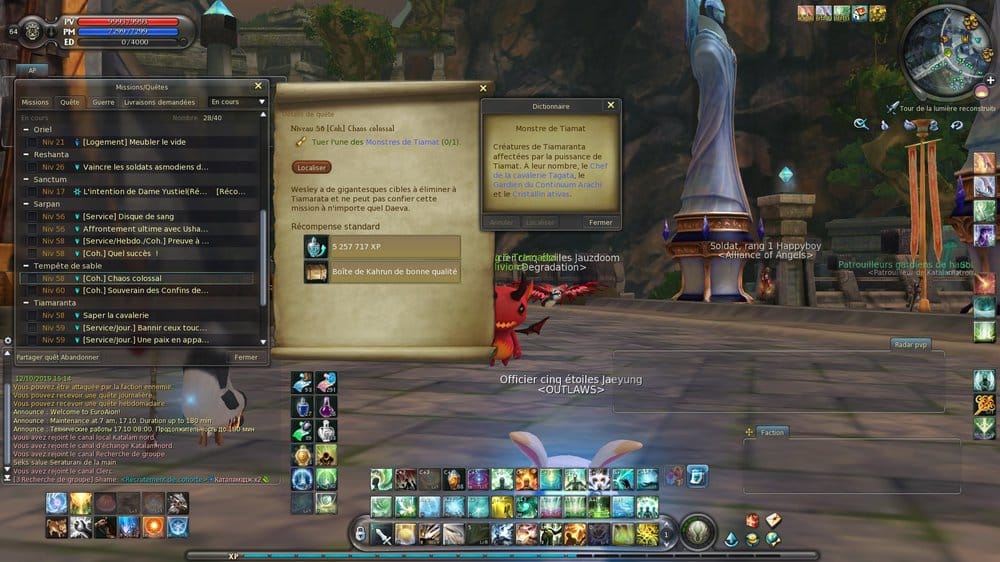
Task: Collapse the Sarpan quest group
Action: 26,203
